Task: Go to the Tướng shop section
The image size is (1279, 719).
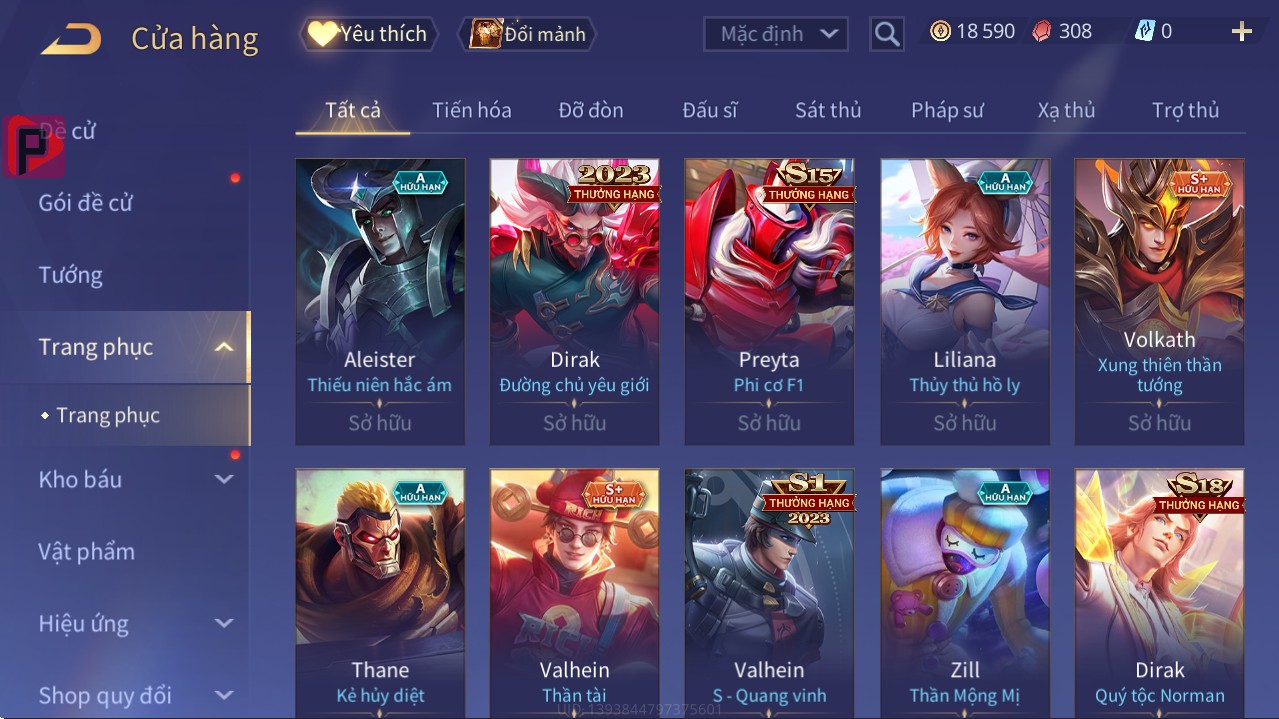Action: pyautogui.click(x=71, y=275)
